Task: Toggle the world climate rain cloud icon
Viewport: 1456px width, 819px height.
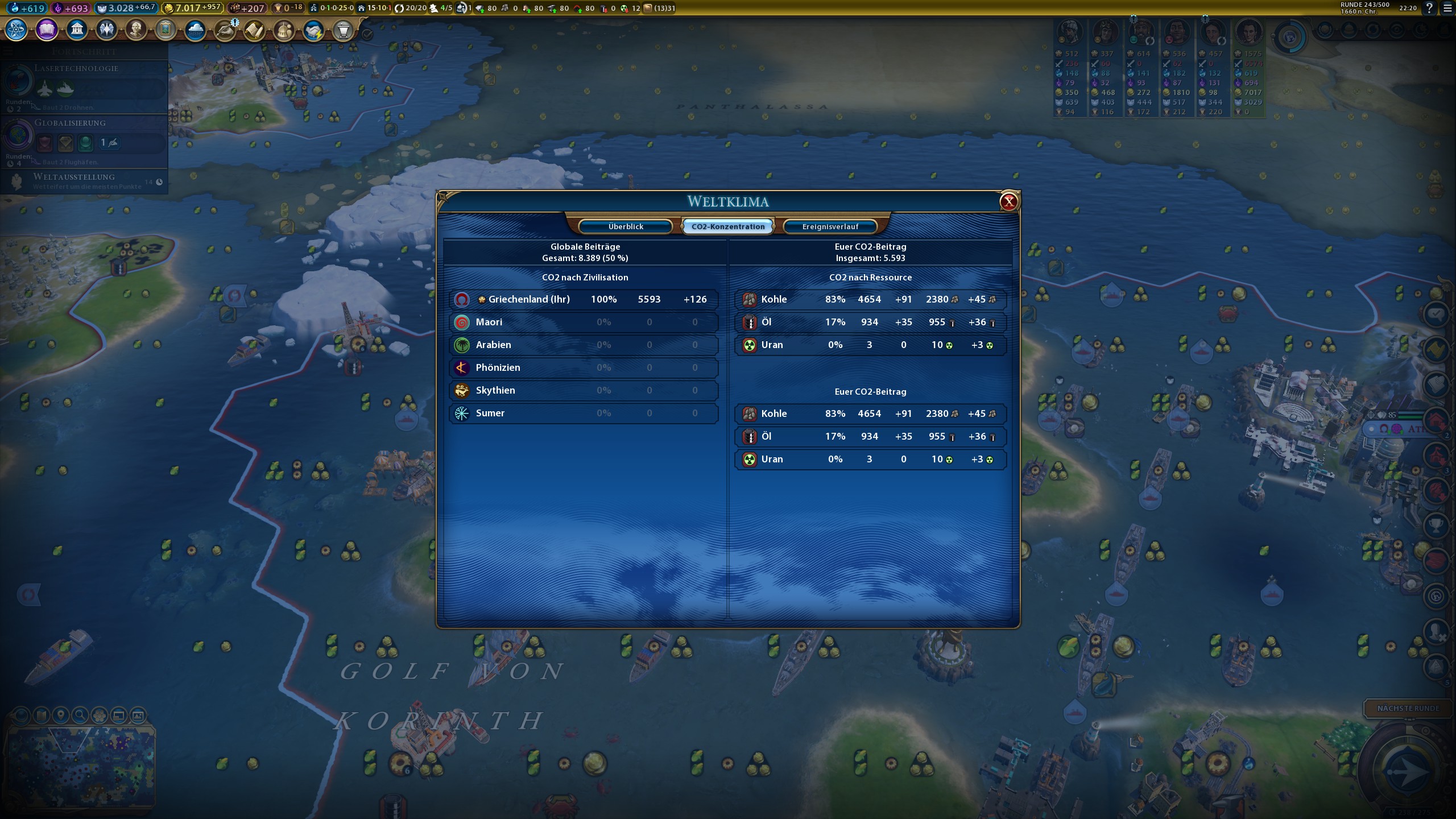Action: pos(195,29)
